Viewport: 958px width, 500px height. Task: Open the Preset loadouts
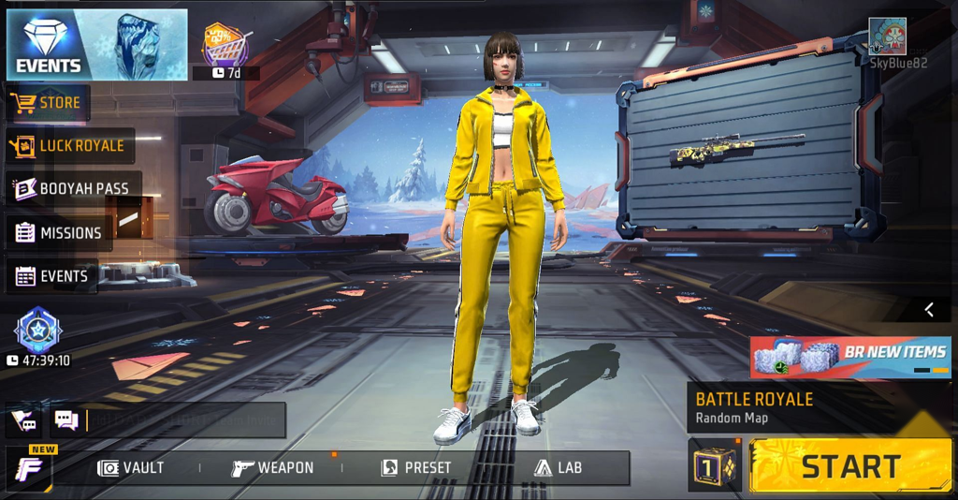(x=416, y=468)
